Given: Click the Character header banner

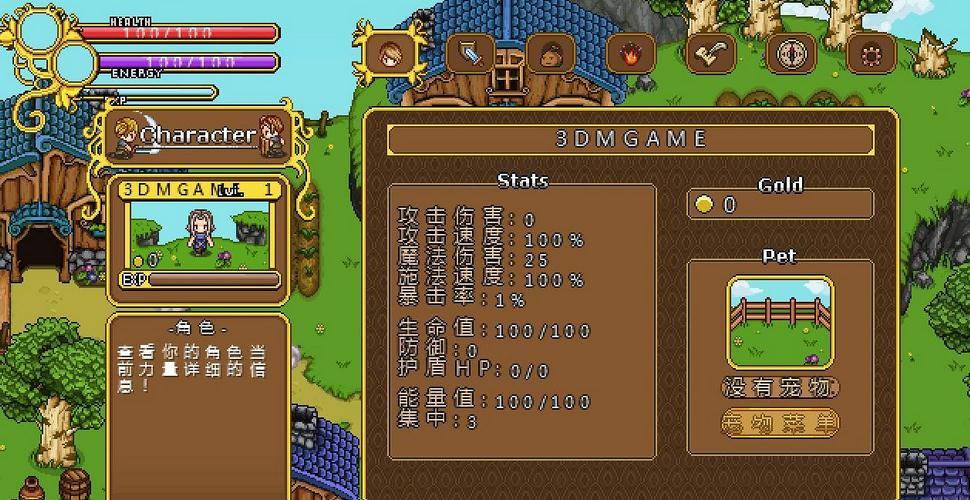Looking at the screenshot, I should 197,135.
